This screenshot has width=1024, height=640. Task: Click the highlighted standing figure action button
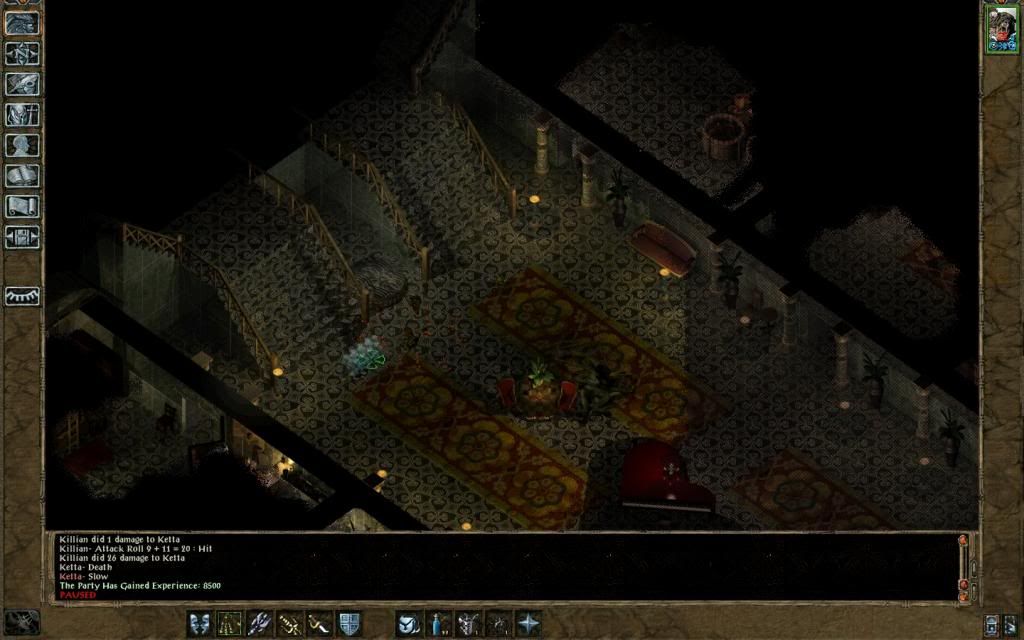pos(230,623)
